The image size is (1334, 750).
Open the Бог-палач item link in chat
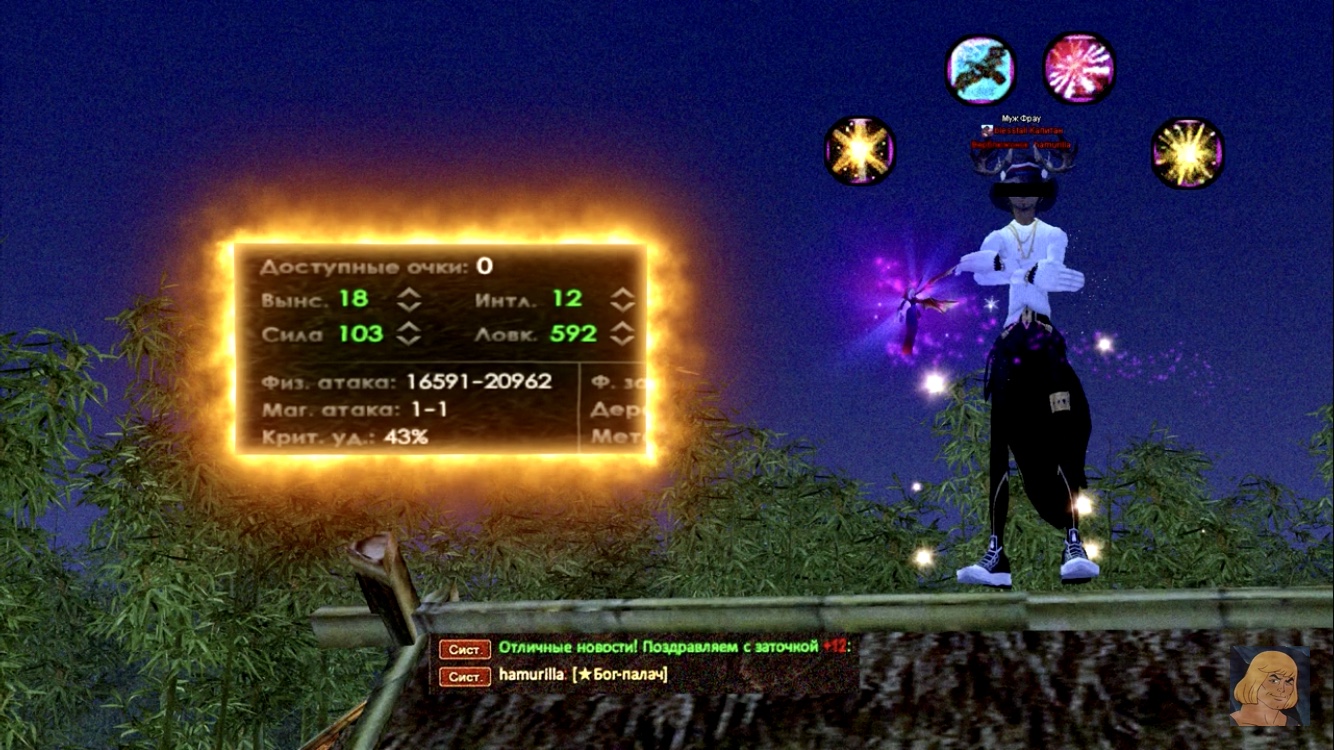621,675
